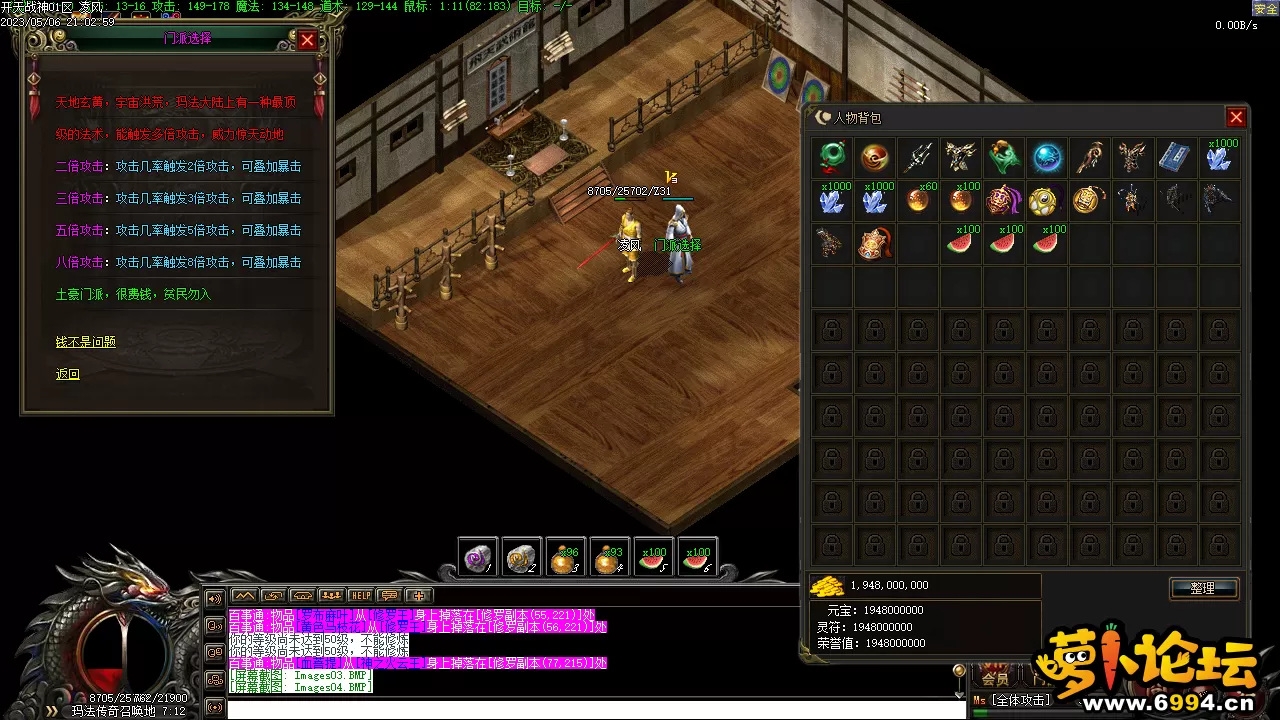1280x720 pixels.
Task: Open the HELP button above chat
Action: 360,596
